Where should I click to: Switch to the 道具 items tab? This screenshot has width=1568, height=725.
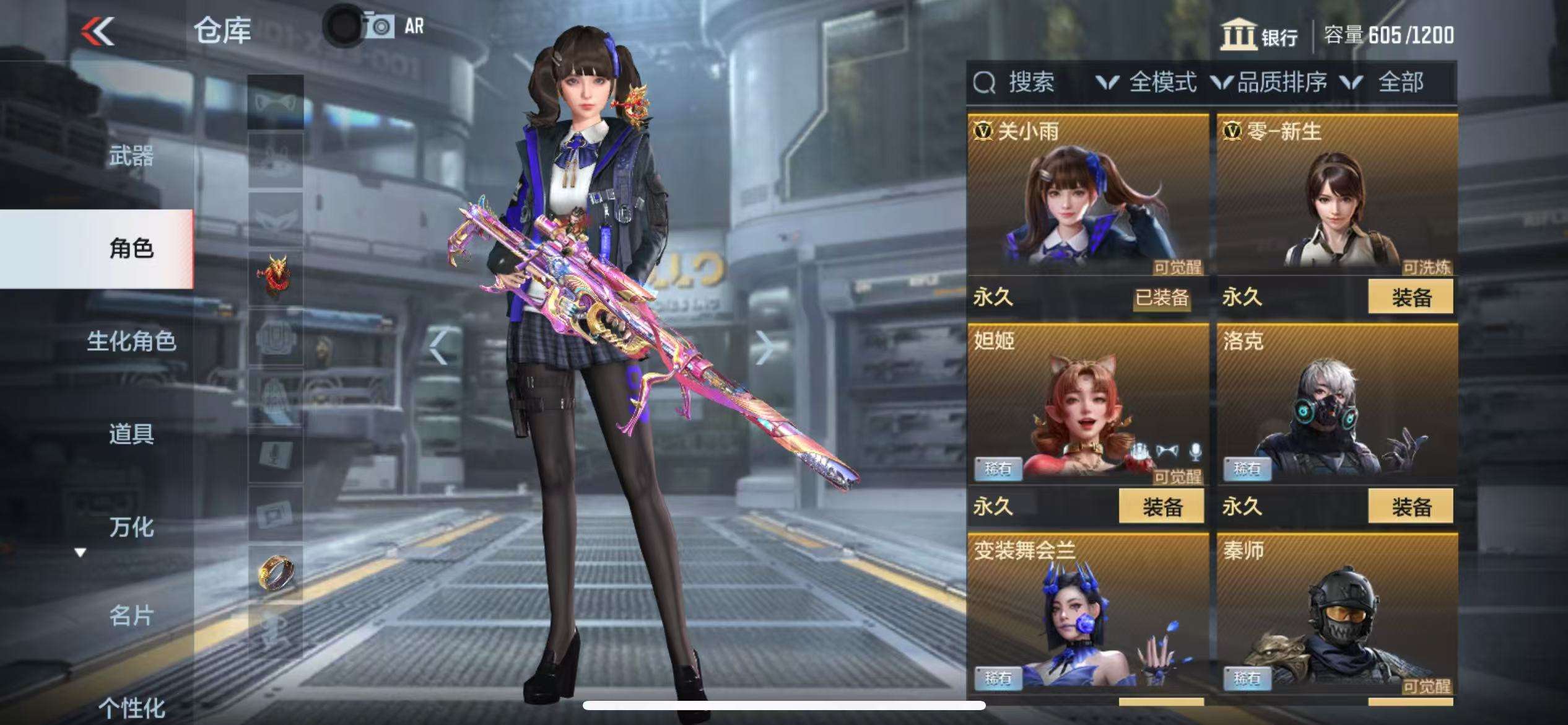tap(131, 434)
